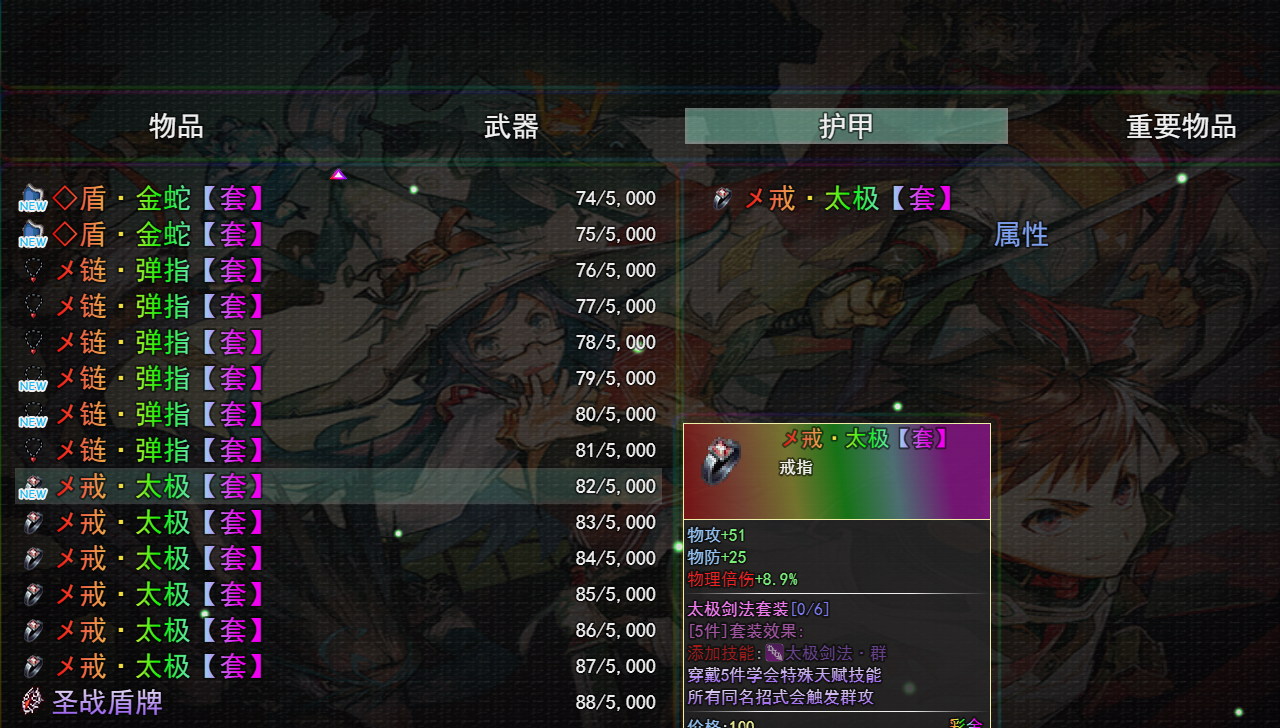Screen dimensions: 1280x728
Task: Click the ring icon on 〆戒·太极 row priced 87
Action: pyautogui.click(x=32, y=666)
